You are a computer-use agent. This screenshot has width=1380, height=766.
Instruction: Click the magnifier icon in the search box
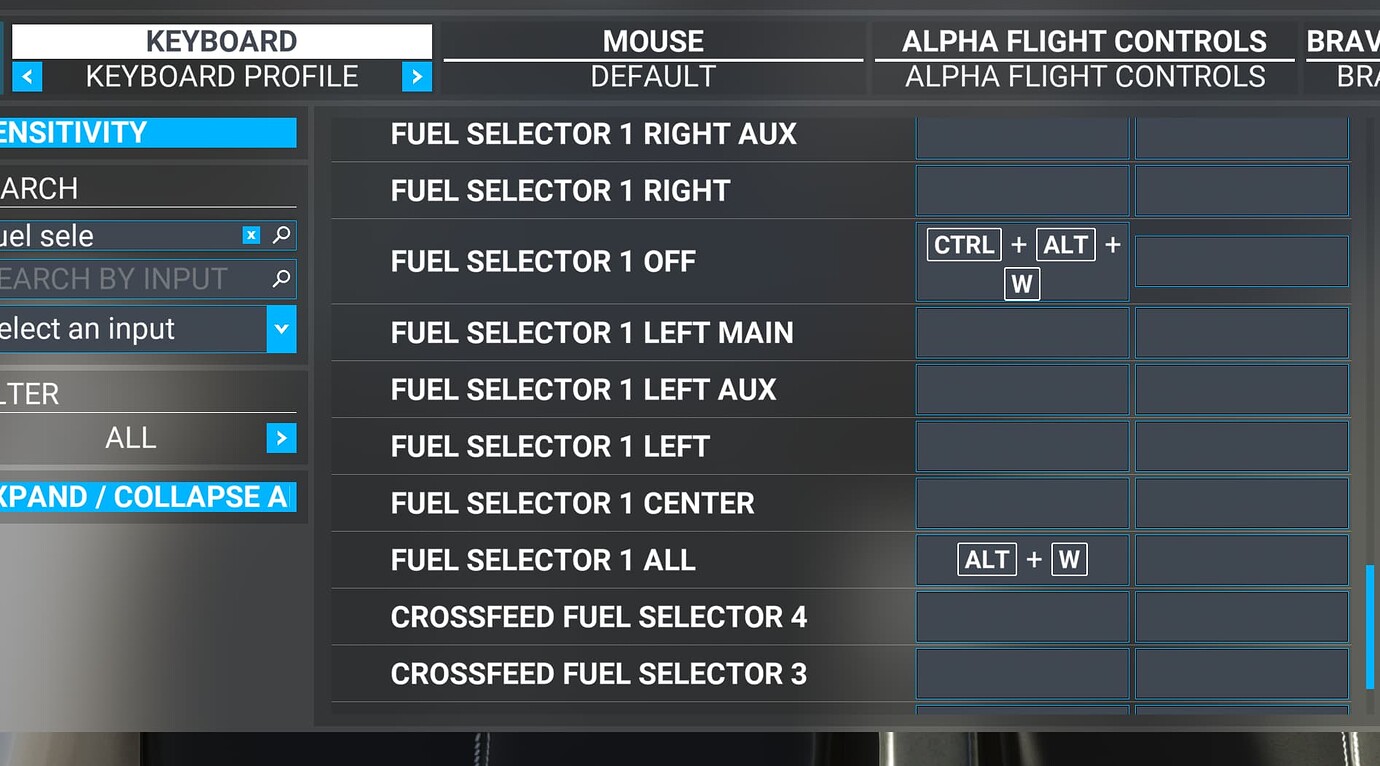[283, 235]
